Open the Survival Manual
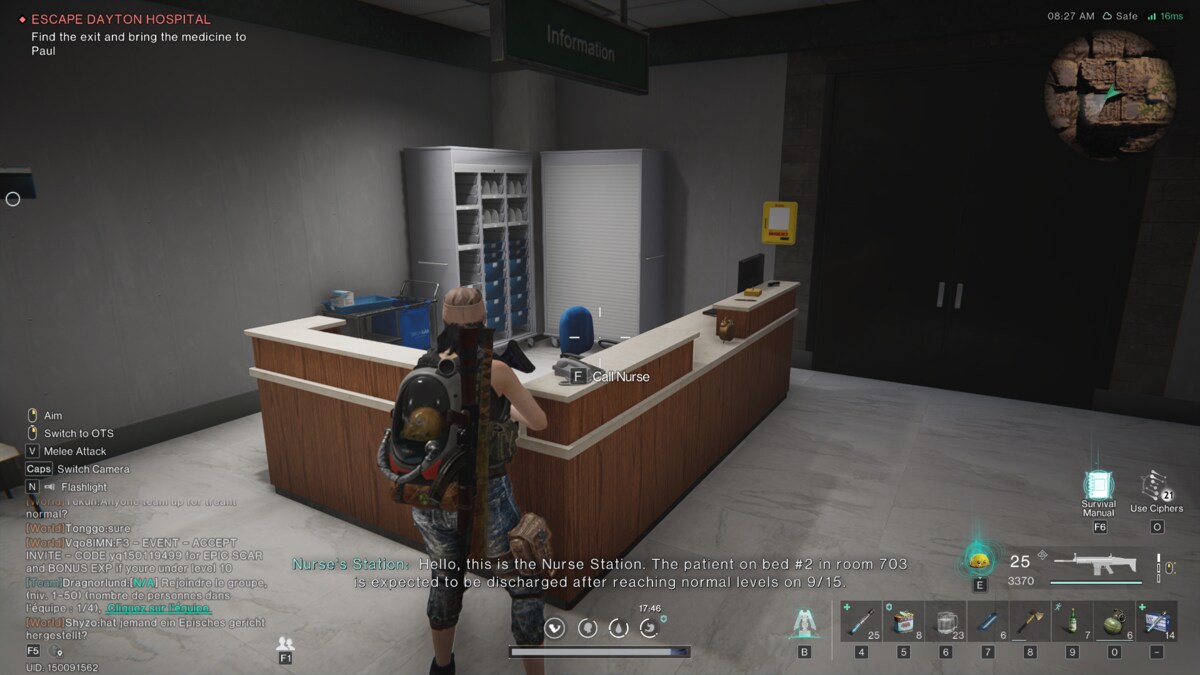 1098,487
